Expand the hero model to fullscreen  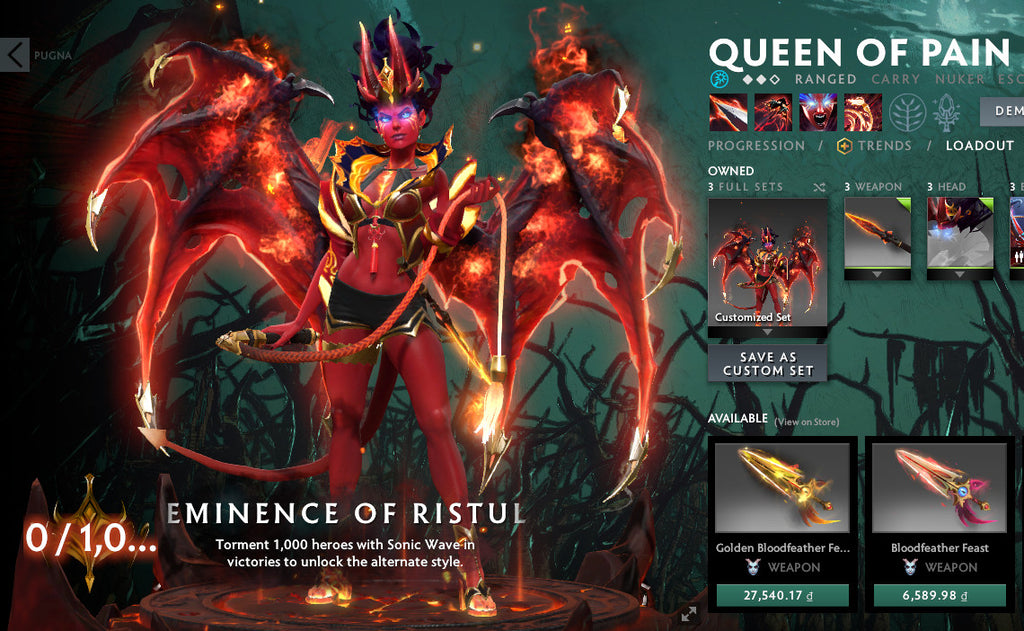tap(688, 614)
